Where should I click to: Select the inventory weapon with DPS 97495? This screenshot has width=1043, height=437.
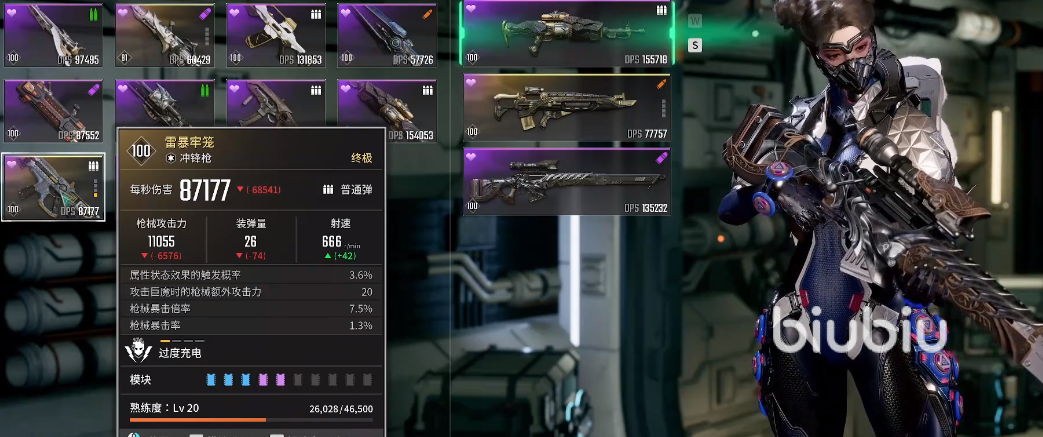click(55, 35)
